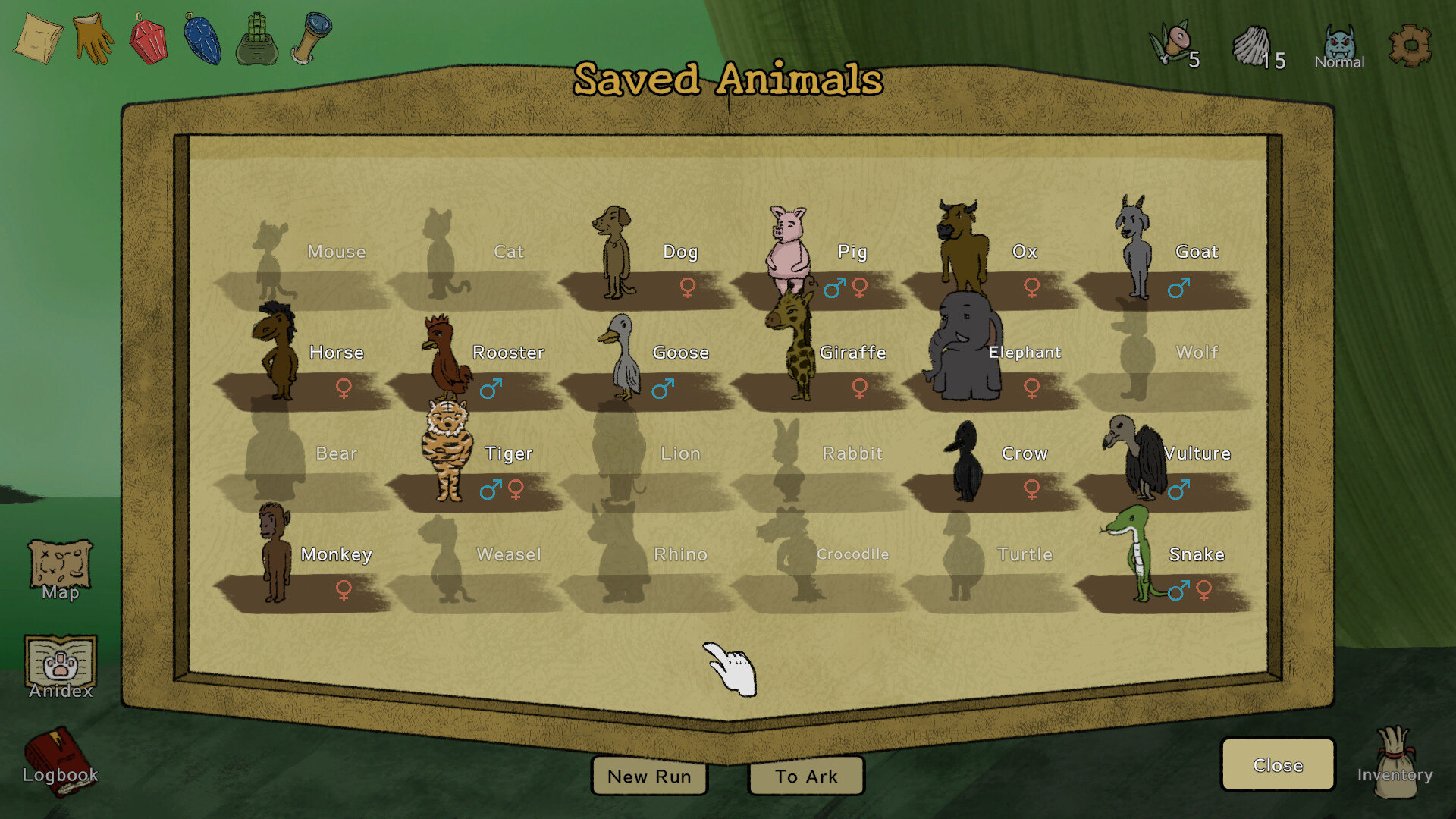Select the telescope icon in the toolbar

[x=311, y=36]
